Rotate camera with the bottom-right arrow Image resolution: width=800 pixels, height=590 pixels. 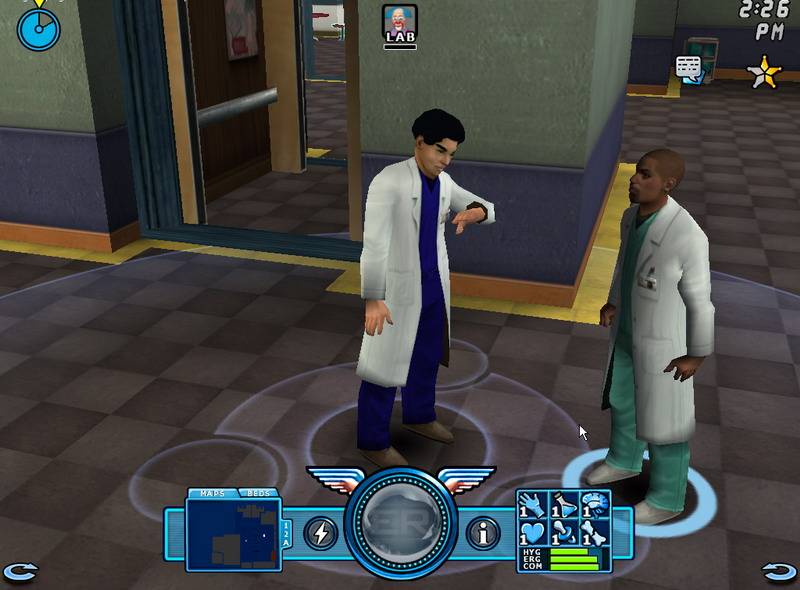tap(779, 572)
